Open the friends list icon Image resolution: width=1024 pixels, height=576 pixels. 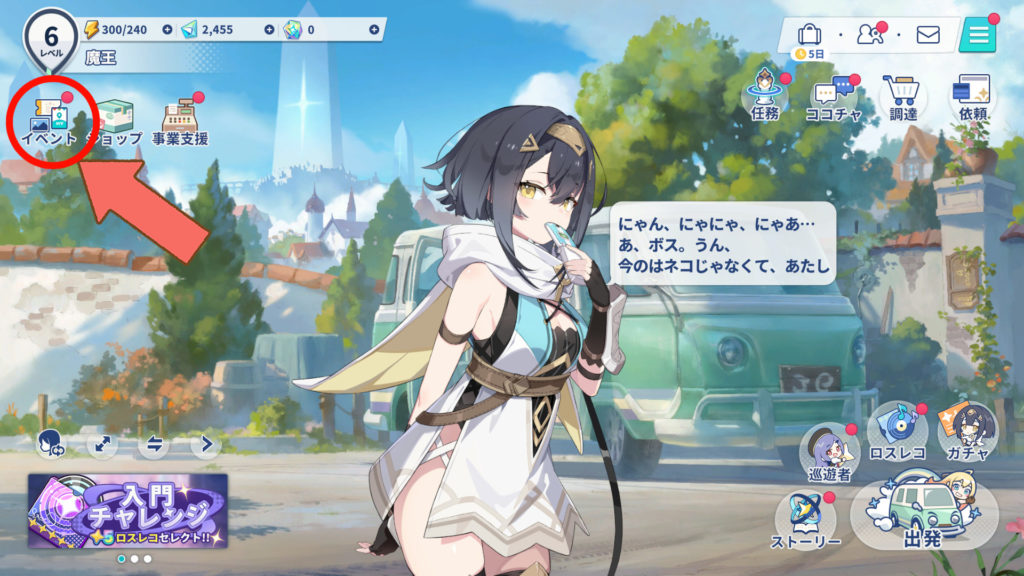[869, 36]
